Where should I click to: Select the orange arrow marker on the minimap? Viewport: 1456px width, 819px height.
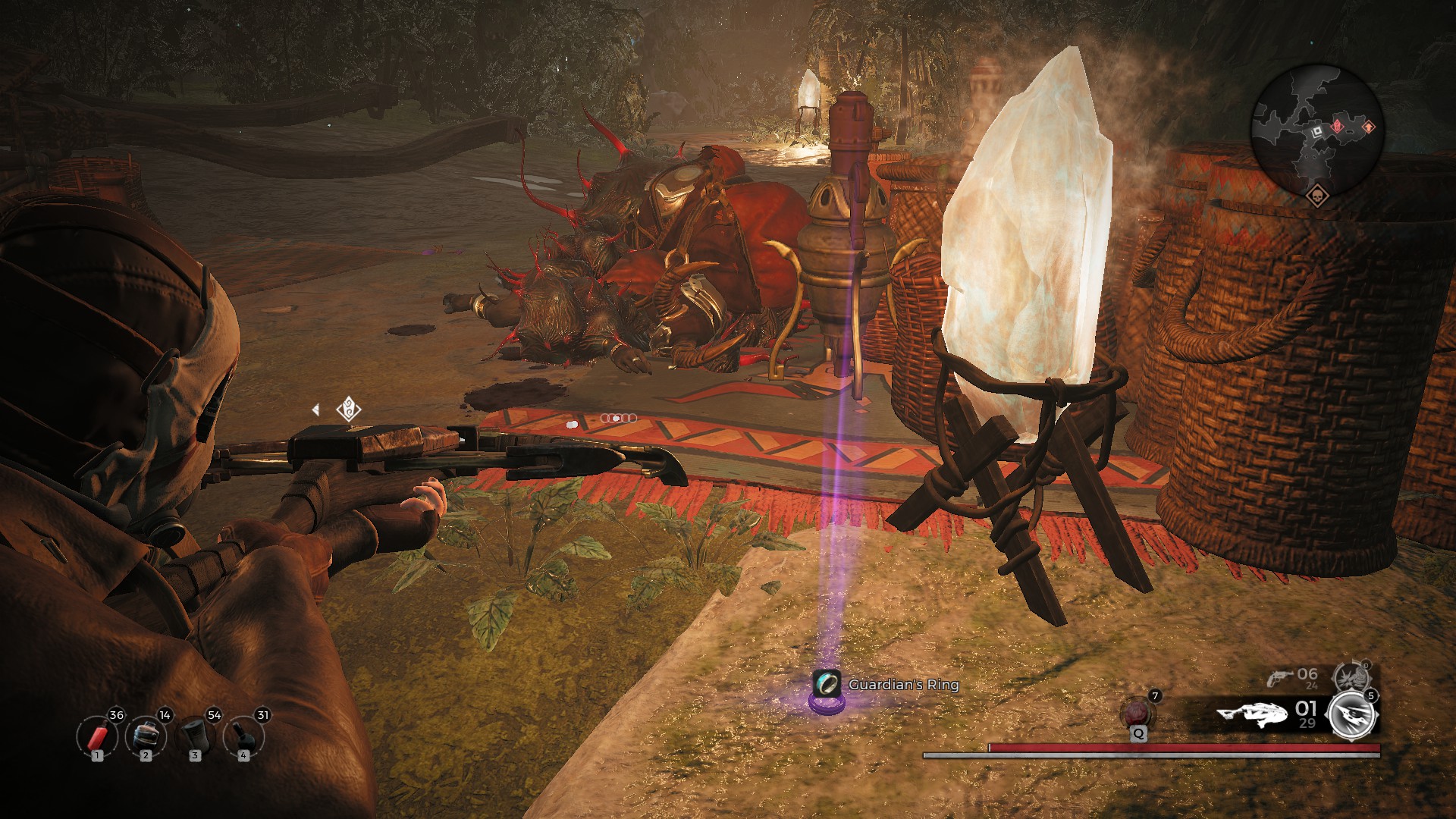click(x=1369, y=127)
